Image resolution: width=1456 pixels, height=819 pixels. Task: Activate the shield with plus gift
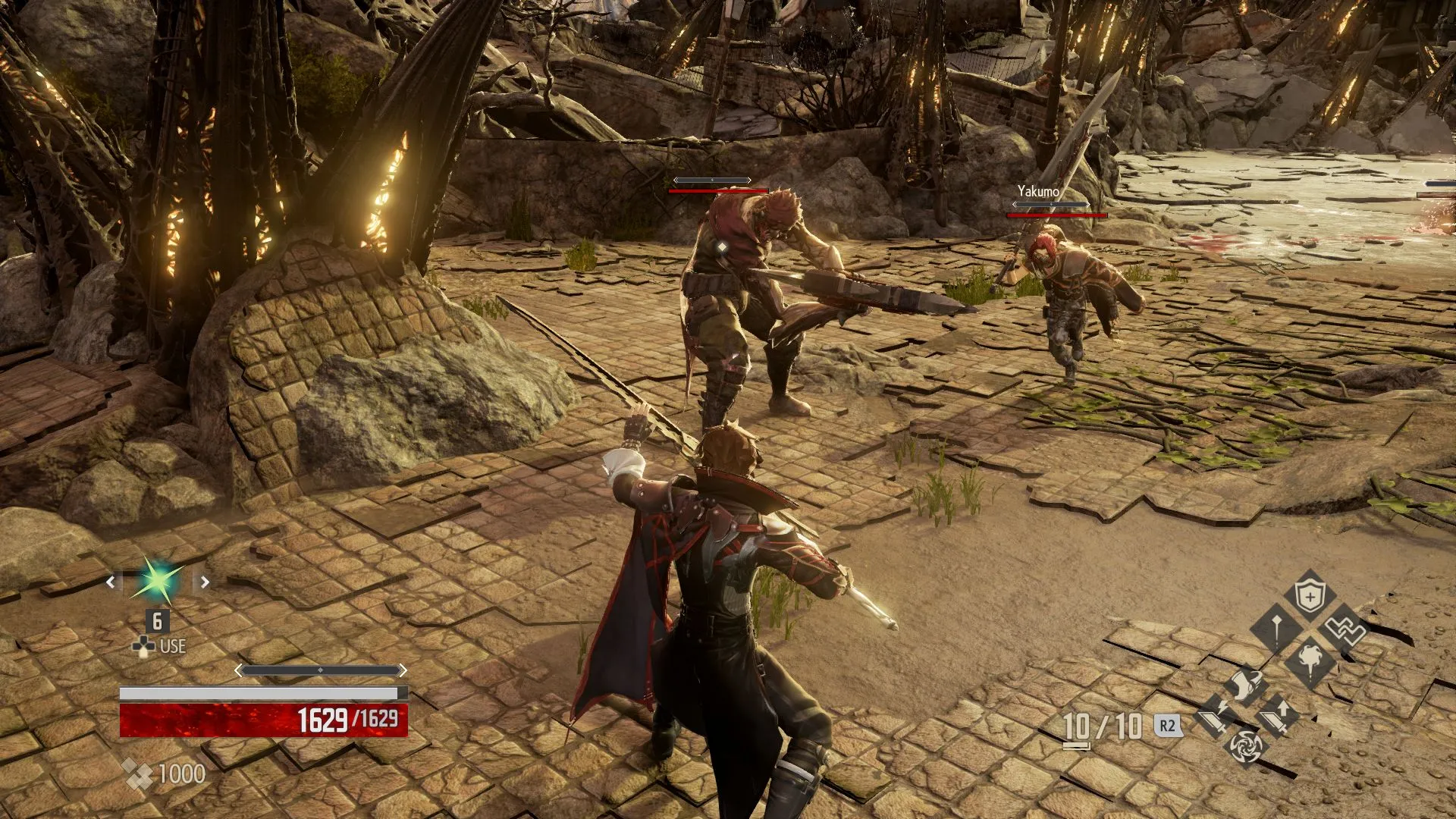(x=1310, y=597)
